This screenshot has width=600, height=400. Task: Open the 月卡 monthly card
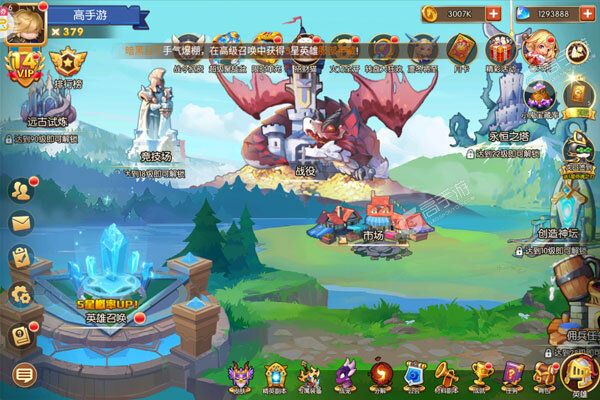[461, 50]
